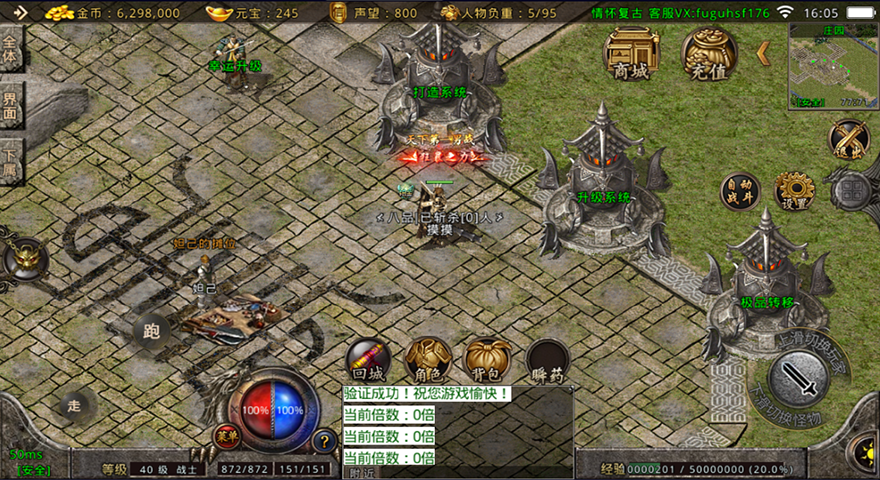This screenshot has width=880, height=480.
Task: Tap the 退出 crossed-swords exit button
Action: (x=849, y=140)
